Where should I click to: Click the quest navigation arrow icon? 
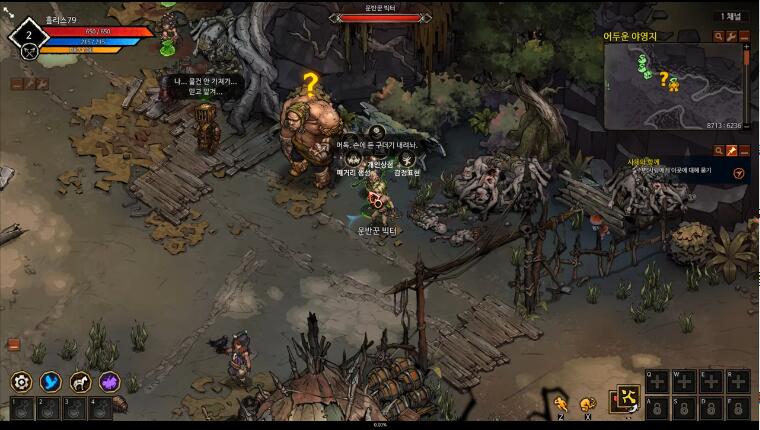pyautogui.click(x=738, y=172)
